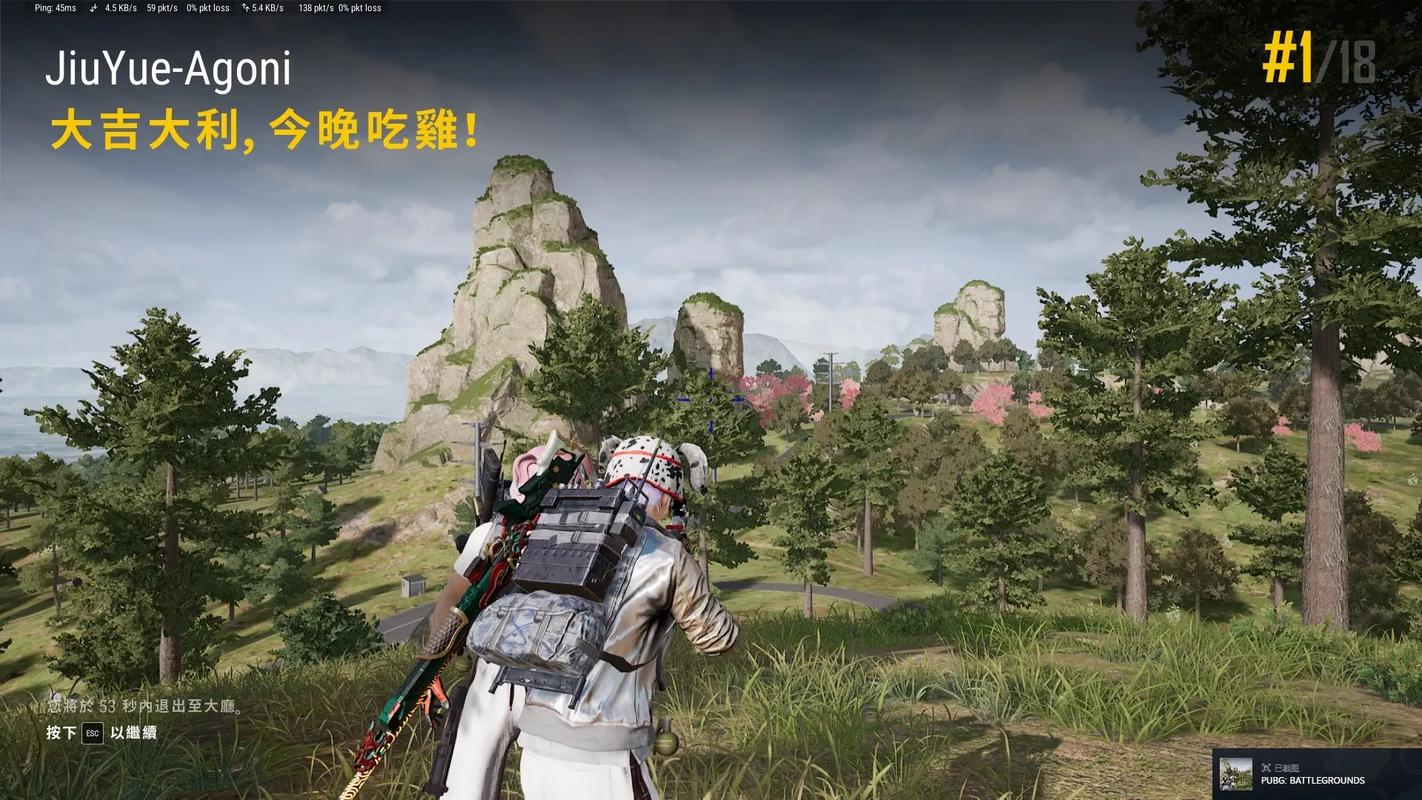
Task: Click the upload arrow icon in the network bar
Action: (x=246, y=8)
